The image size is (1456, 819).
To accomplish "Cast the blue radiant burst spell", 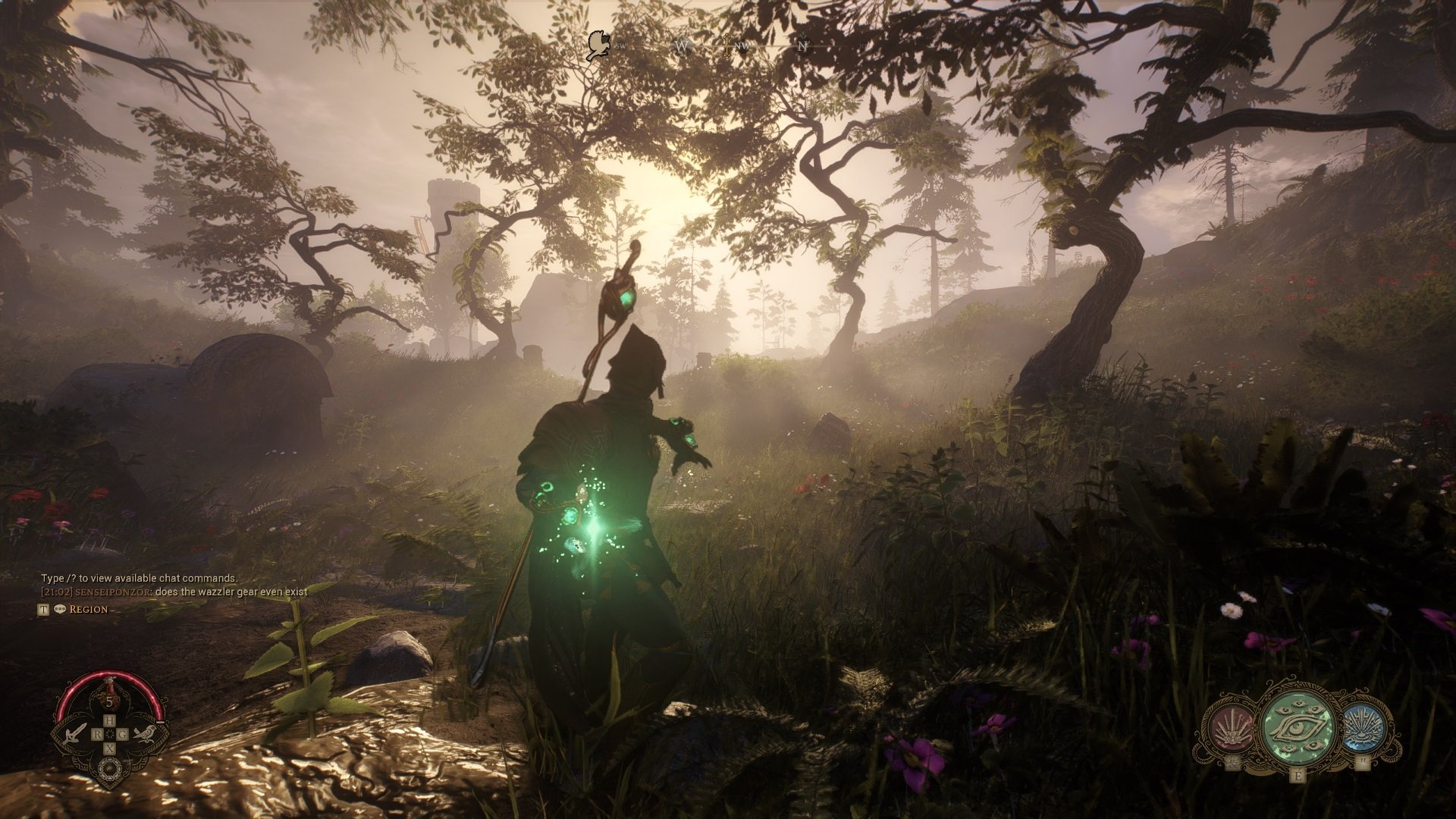I will (x=1364, y=728).
